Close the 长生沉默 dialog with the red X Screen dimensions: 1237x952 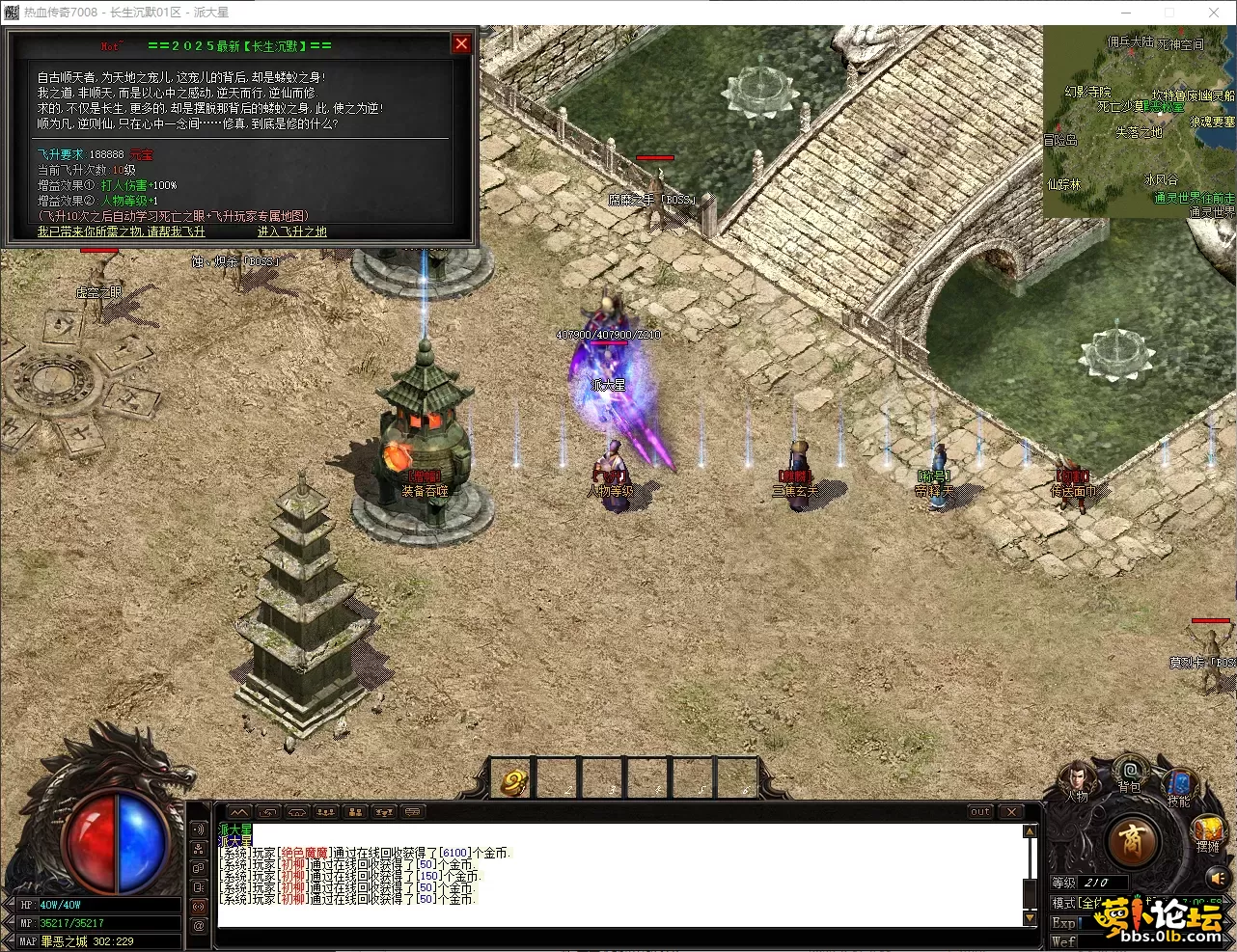tap(461, 43)
